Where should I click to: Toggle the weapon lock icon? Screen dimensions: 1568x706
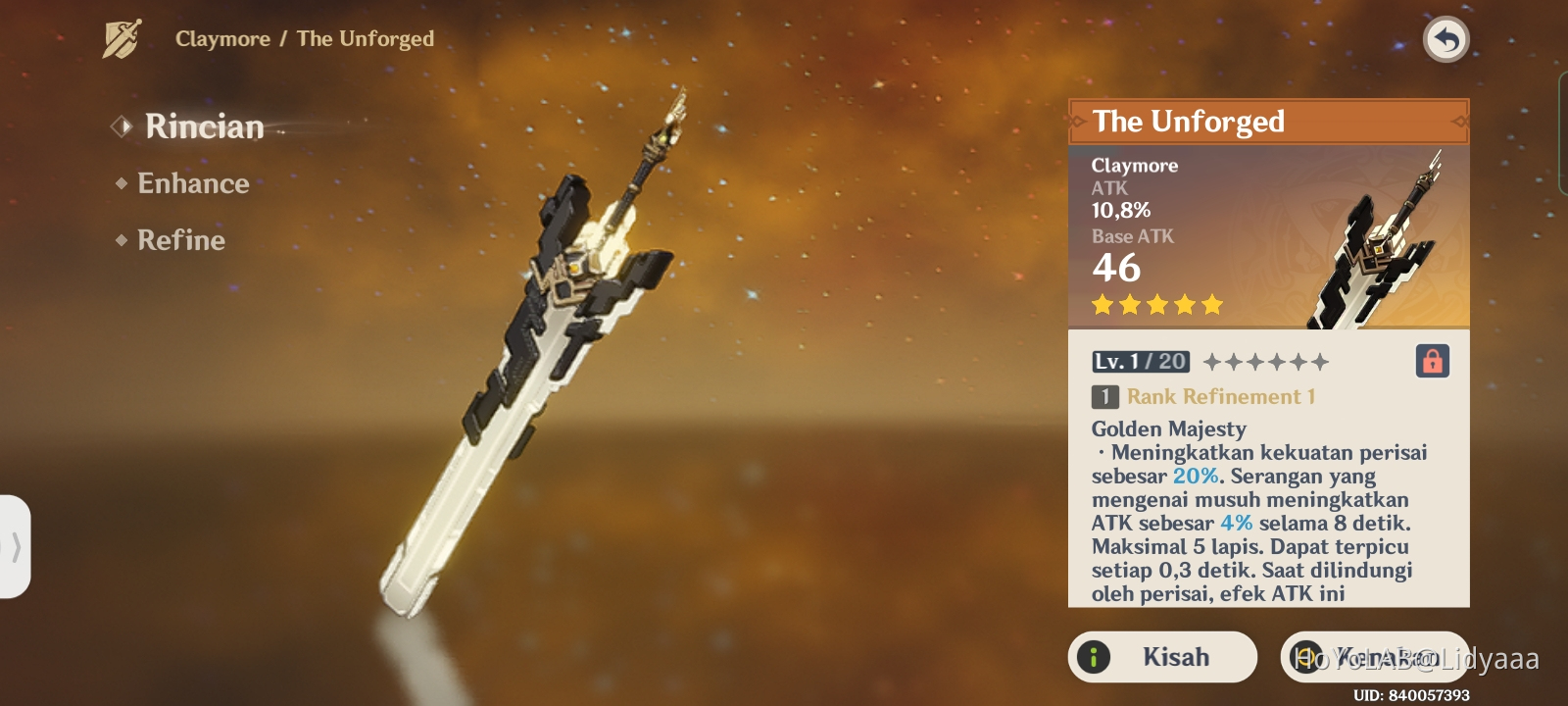point(1432,361)
